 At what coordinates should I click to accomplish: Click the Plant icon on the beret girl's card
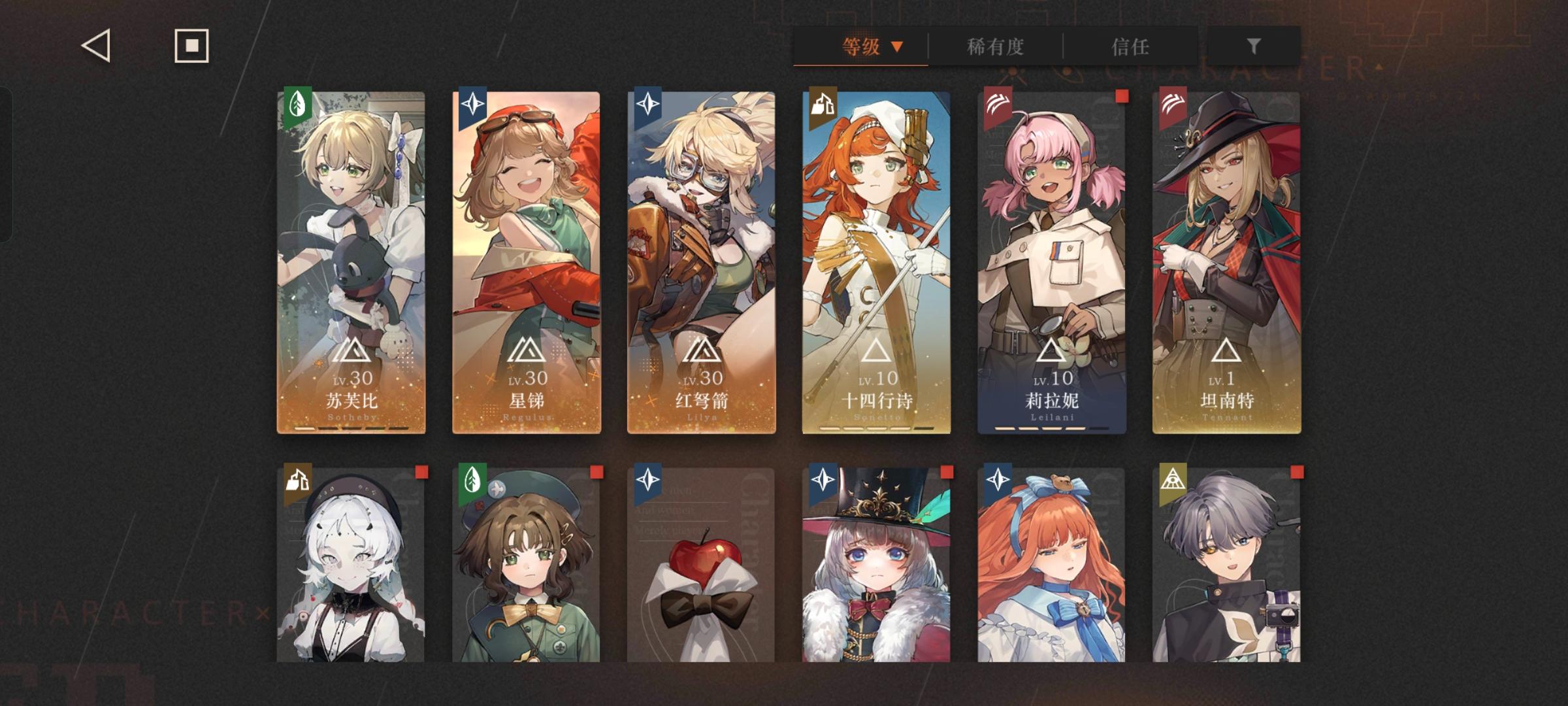(x=473, y=479)
